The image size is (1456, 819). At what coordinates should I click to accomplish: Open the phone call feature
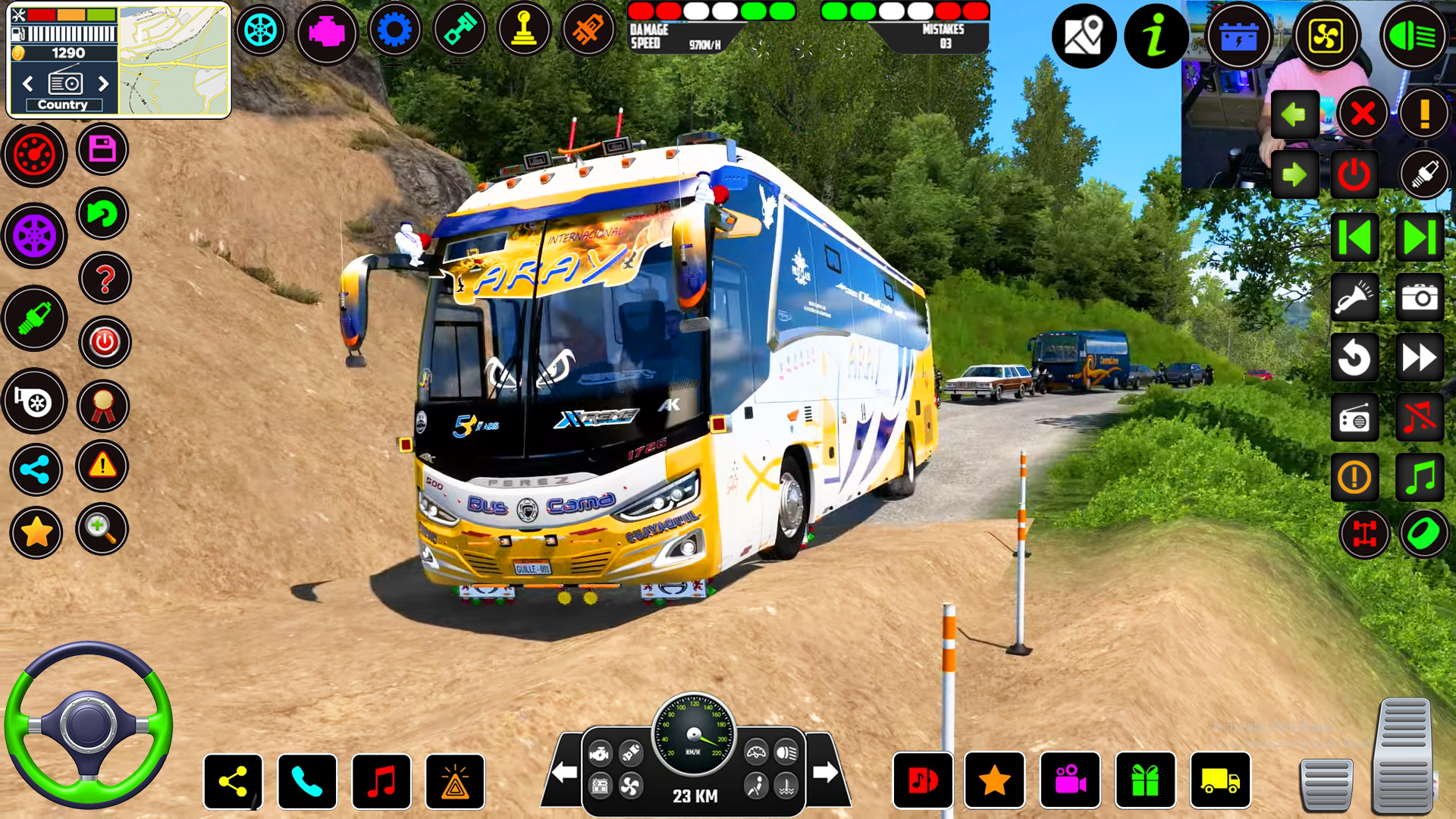tap(308, 782)
